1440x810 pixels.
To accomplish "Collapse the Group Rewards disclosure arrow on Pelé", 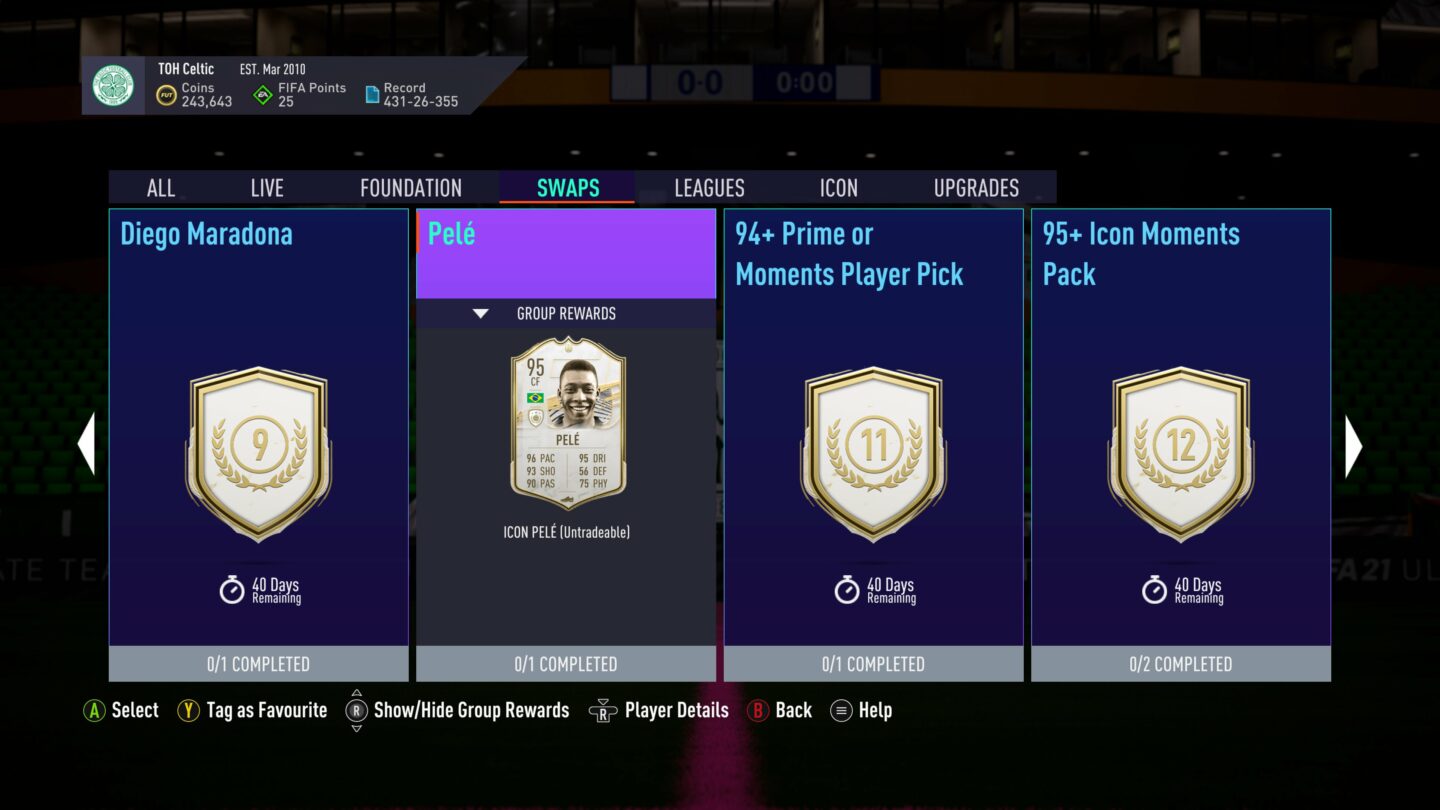I will tap(481, 313).
